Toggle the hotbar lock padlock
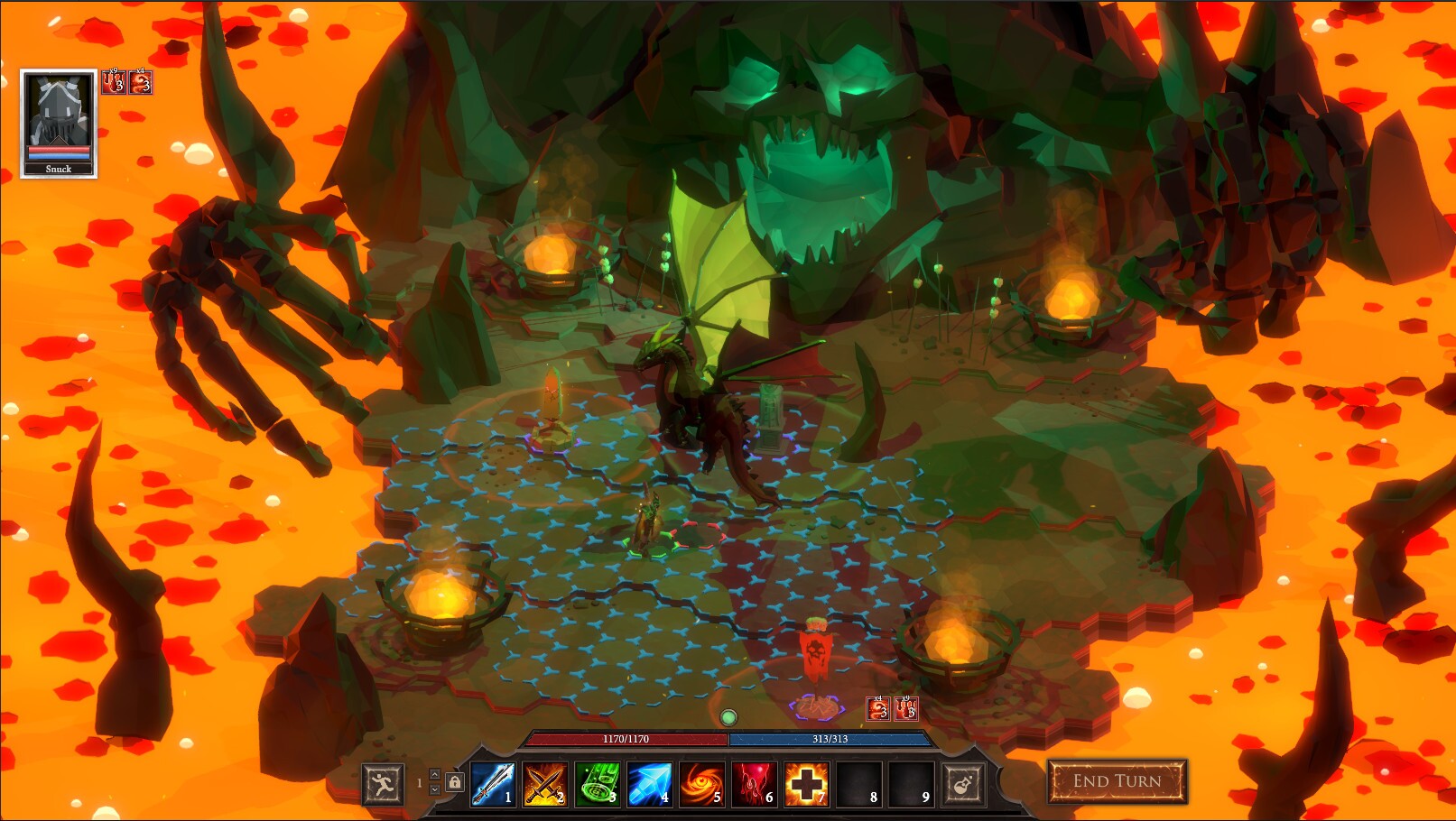 pos(455,782)
